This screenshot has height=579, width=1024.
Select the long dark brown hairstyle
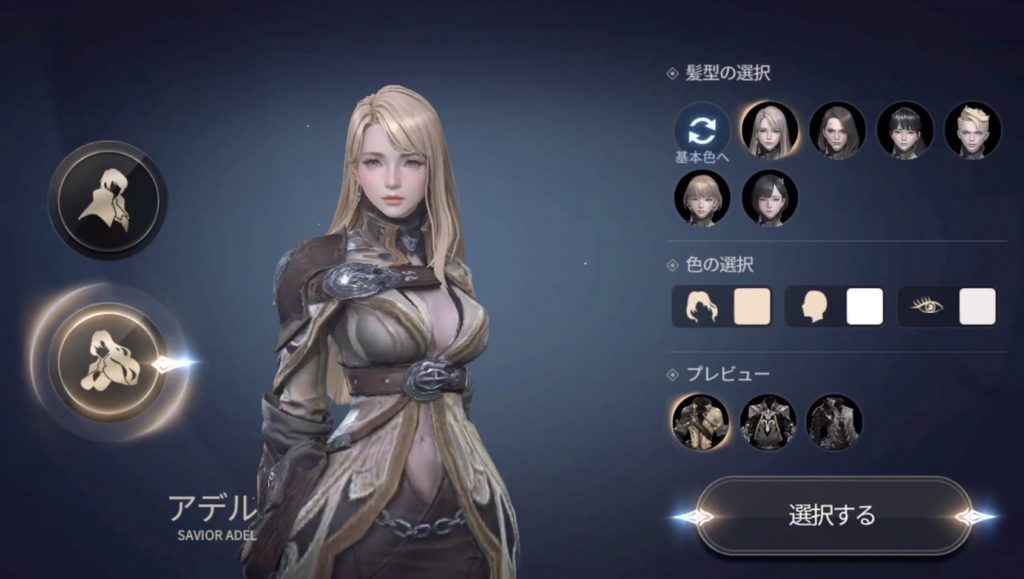point(837,130)
